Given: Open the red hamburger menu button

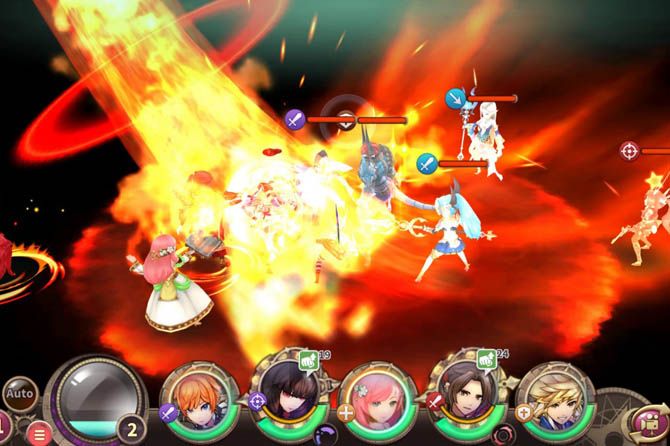Looking at the screenshot, I should click(38, 433).
